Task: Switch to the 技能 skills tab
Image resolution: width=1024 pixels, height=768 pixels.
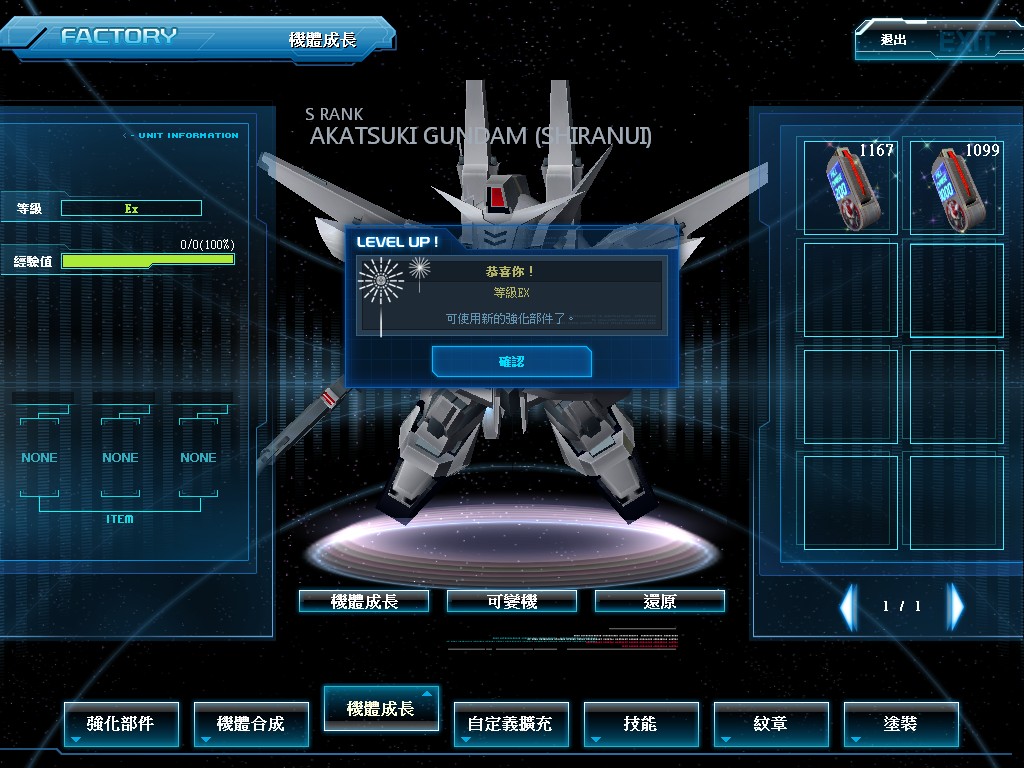Action: coord(641,724)
